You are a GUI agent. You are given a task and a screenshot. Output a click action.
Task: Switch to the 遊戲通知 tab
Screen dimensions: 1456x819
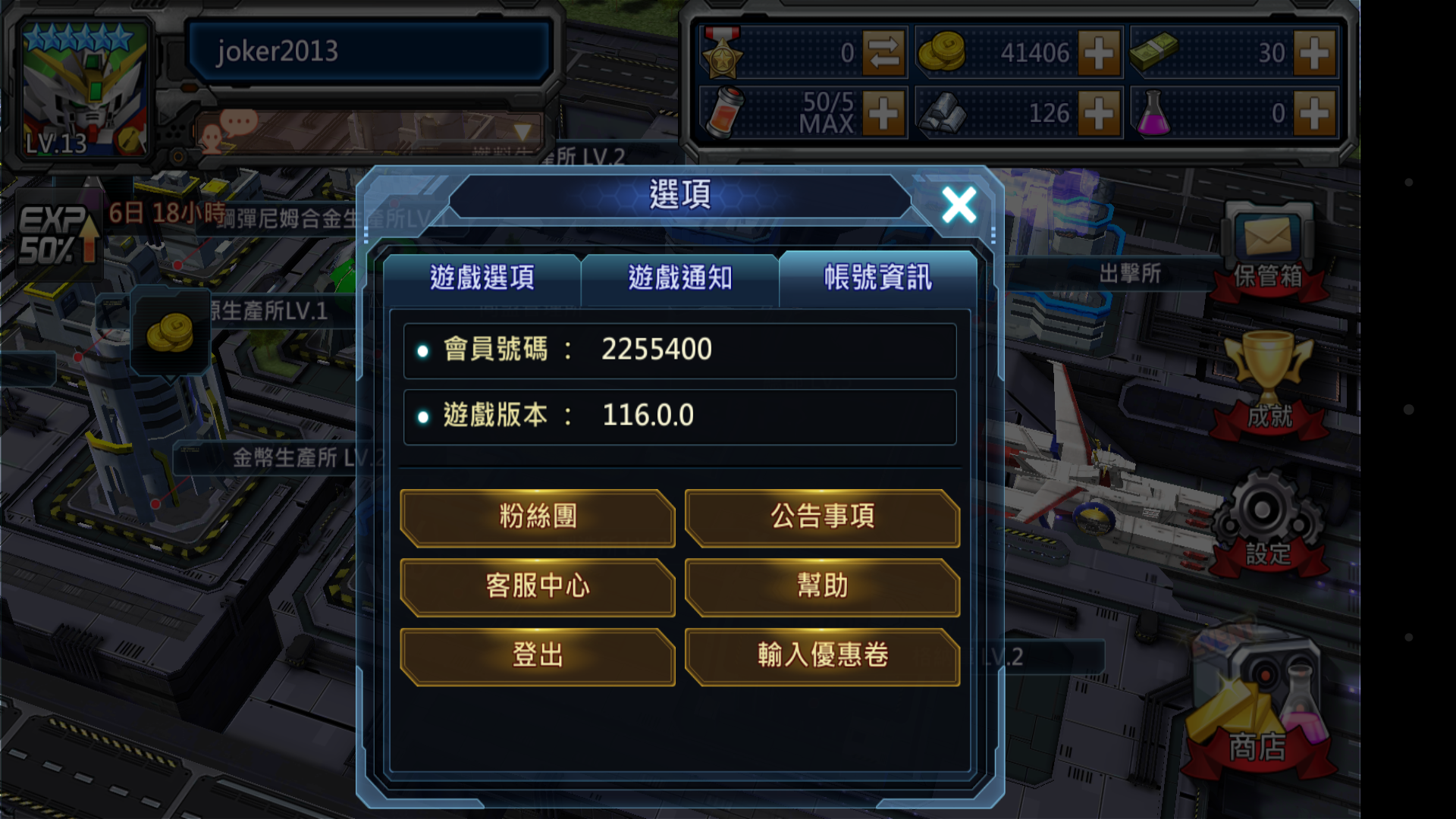679,279
